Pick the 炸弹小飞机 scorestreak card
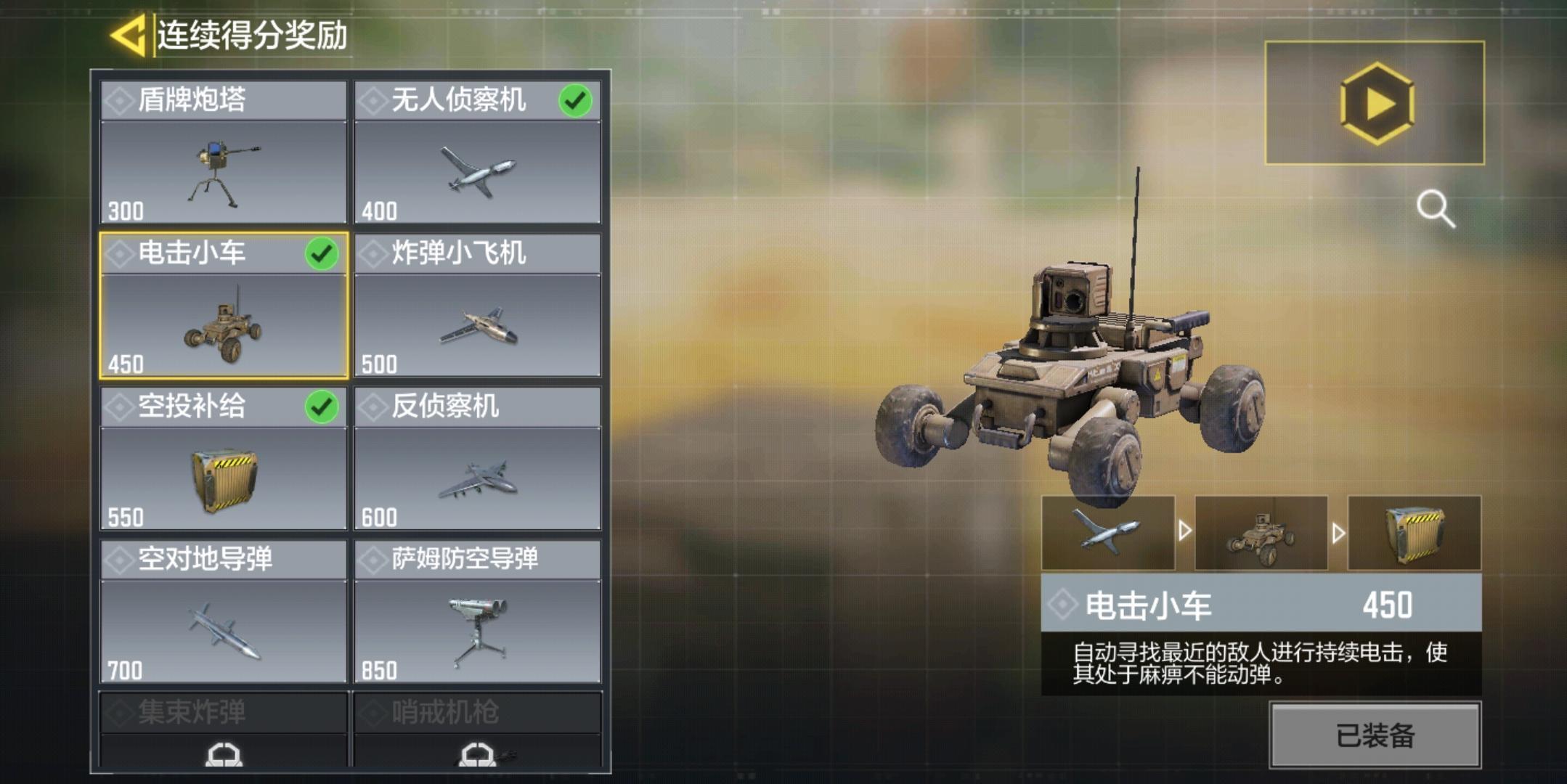1567x784 pixels. click(477, 306)
